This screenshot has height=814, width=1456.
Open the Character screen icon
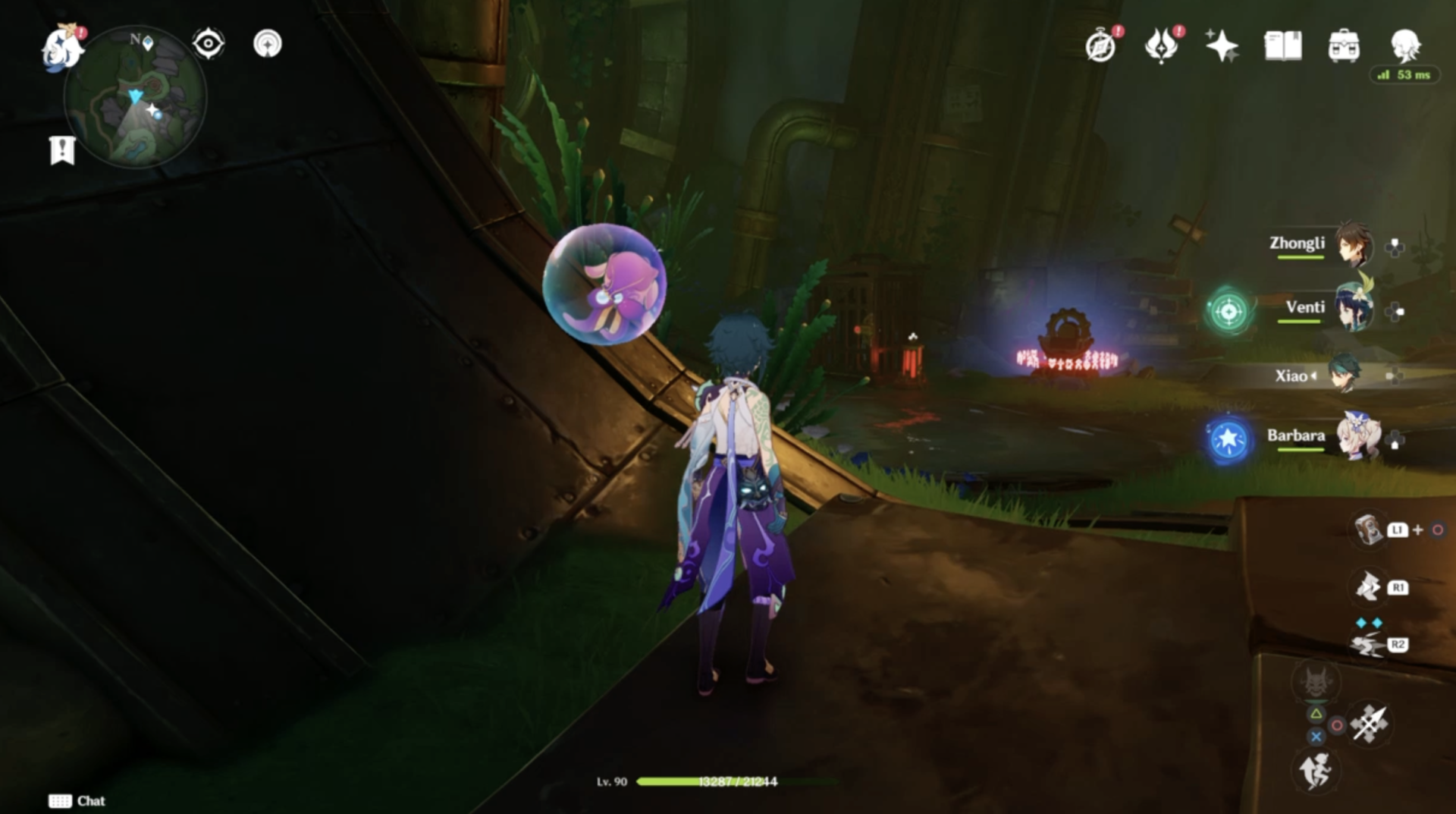point(1408,44)
